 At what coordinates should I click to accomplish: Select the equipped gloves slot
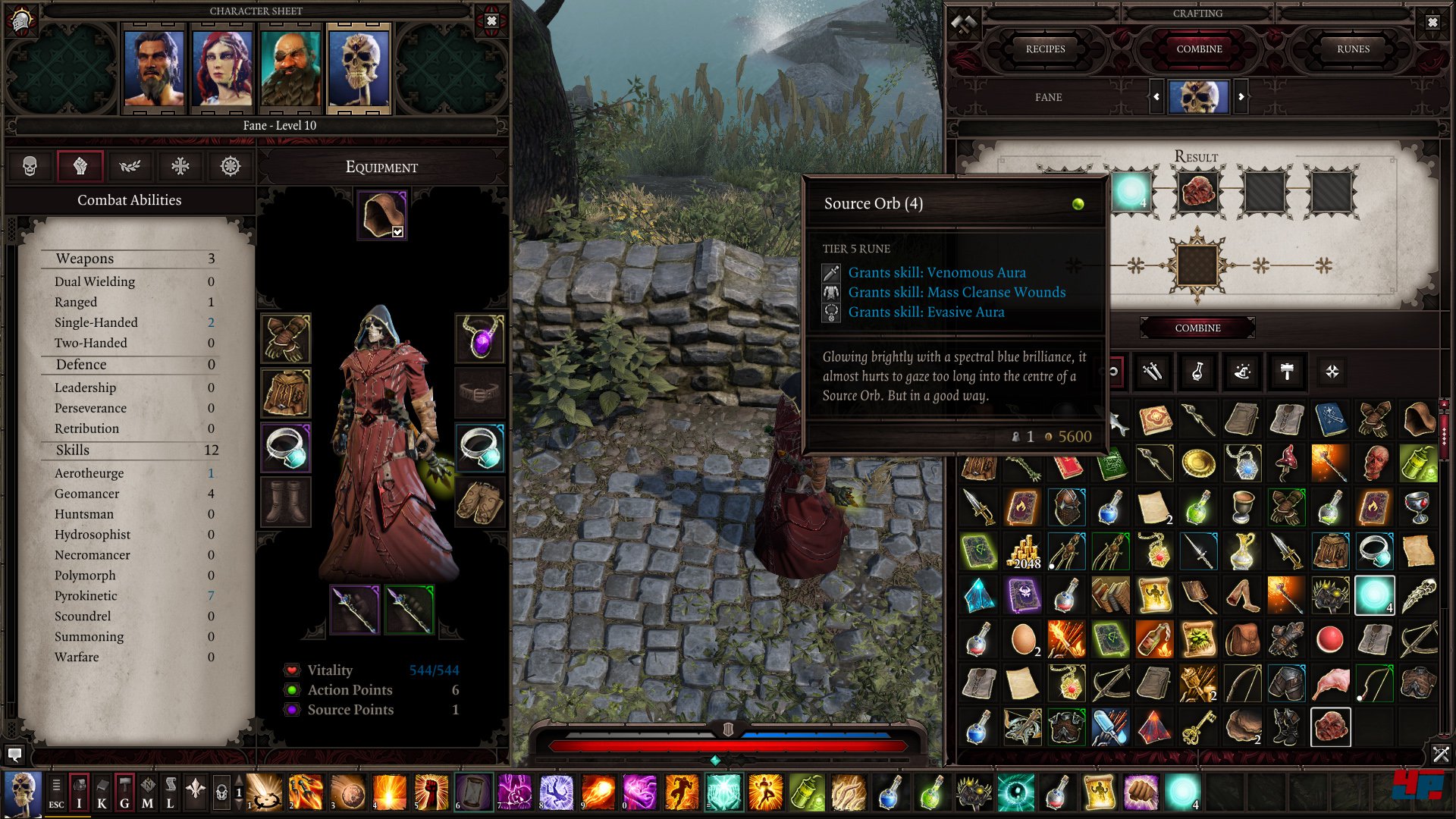286,338
